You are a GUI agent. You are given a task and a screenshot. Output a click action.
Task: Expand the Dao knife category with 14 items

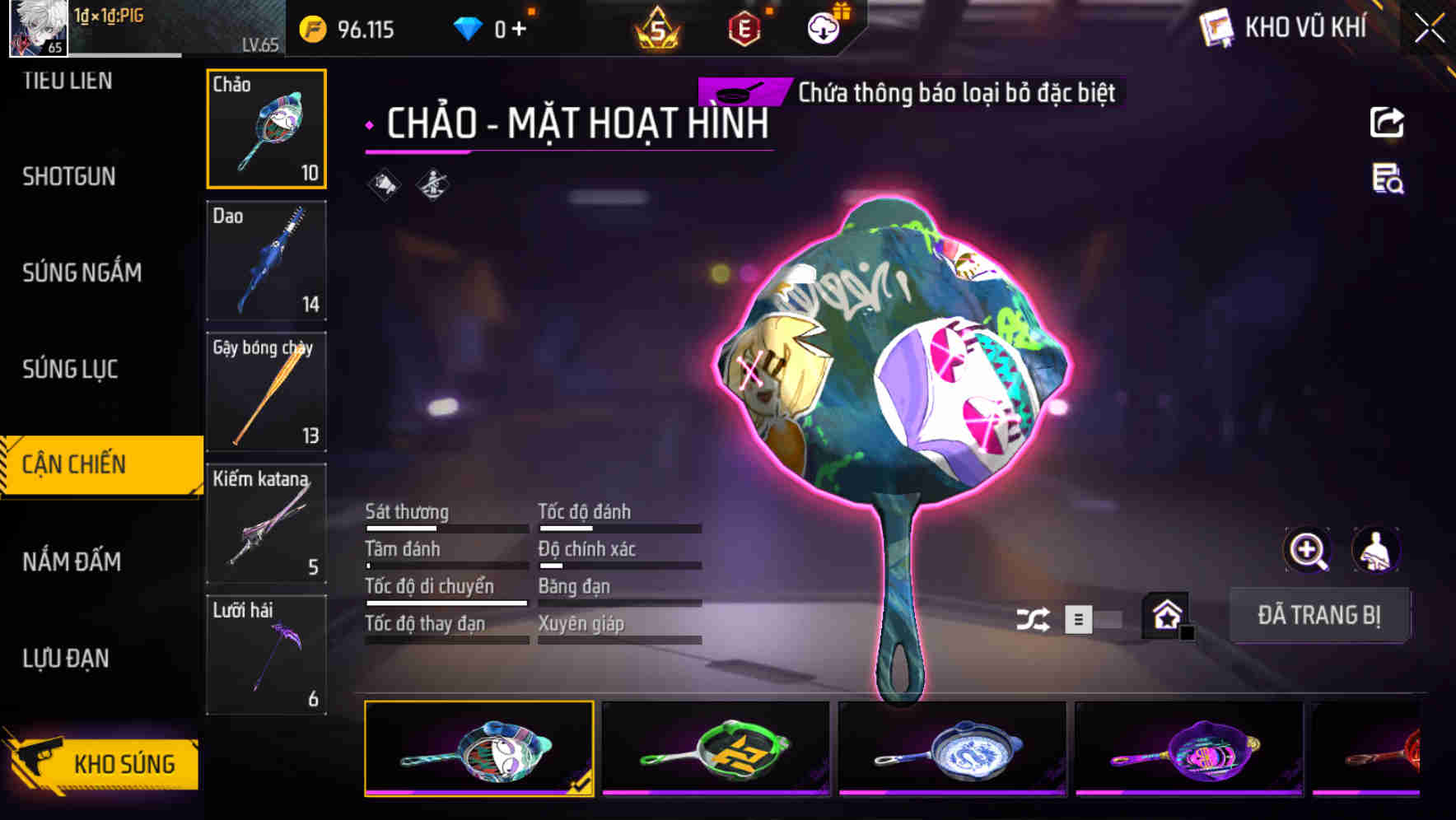tap(266, 261)
